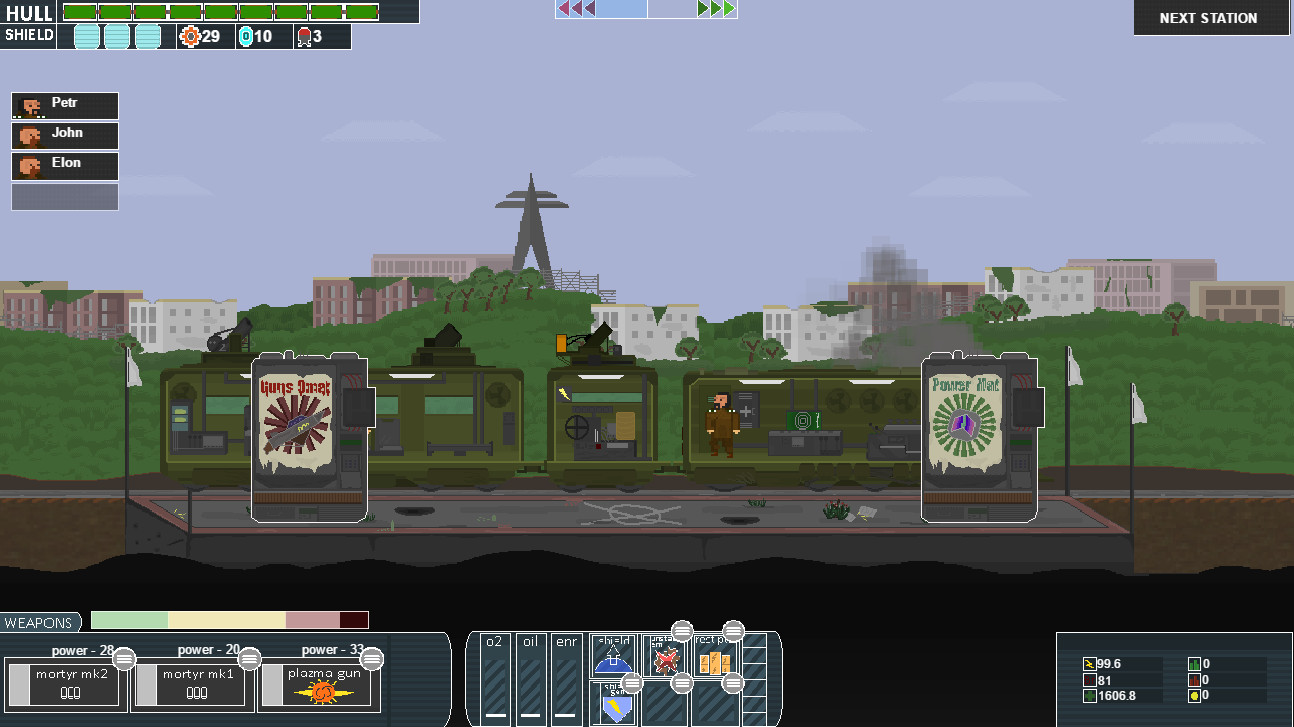Click the oil resource gauge
The image size is (1294, 727).
(x=531, y=678)
